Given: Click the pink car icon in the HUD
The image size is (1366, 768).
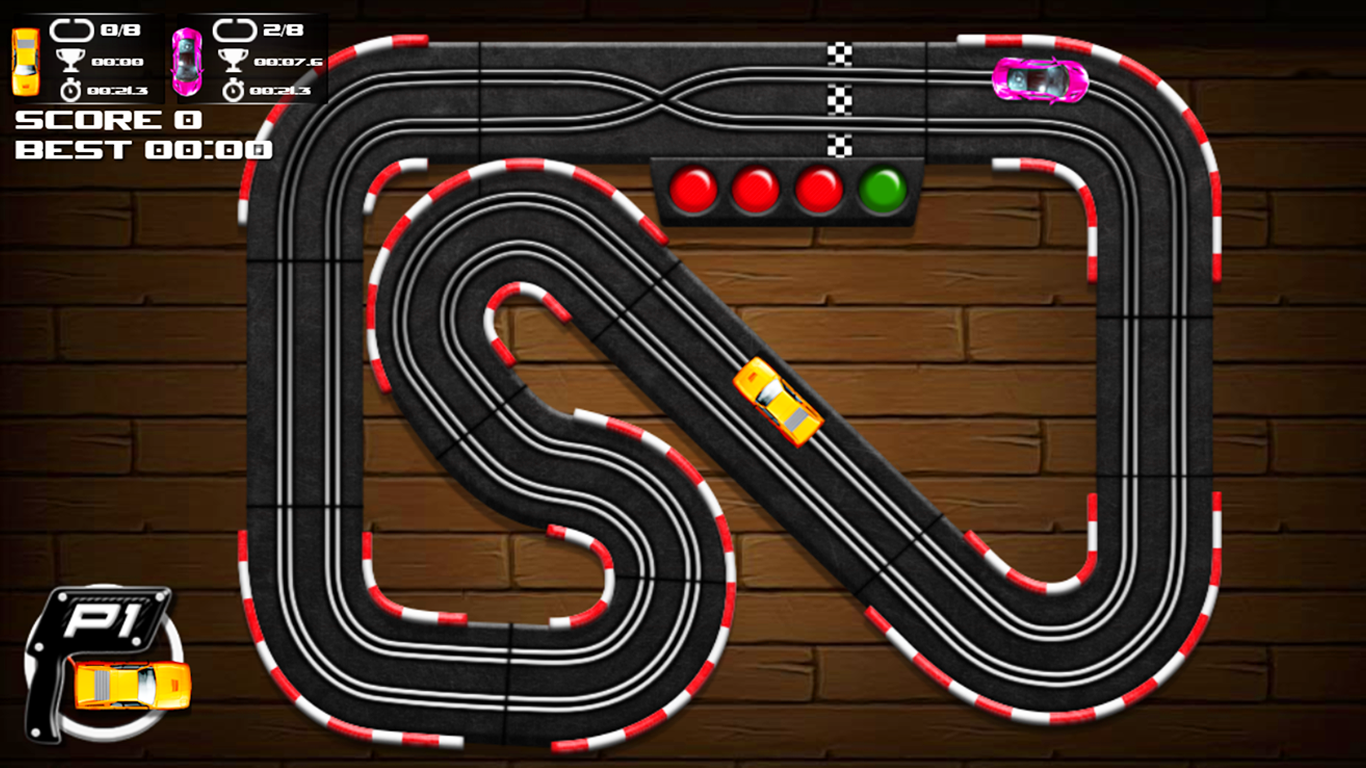Looking at the screenshot, I should tap(185, 60).
